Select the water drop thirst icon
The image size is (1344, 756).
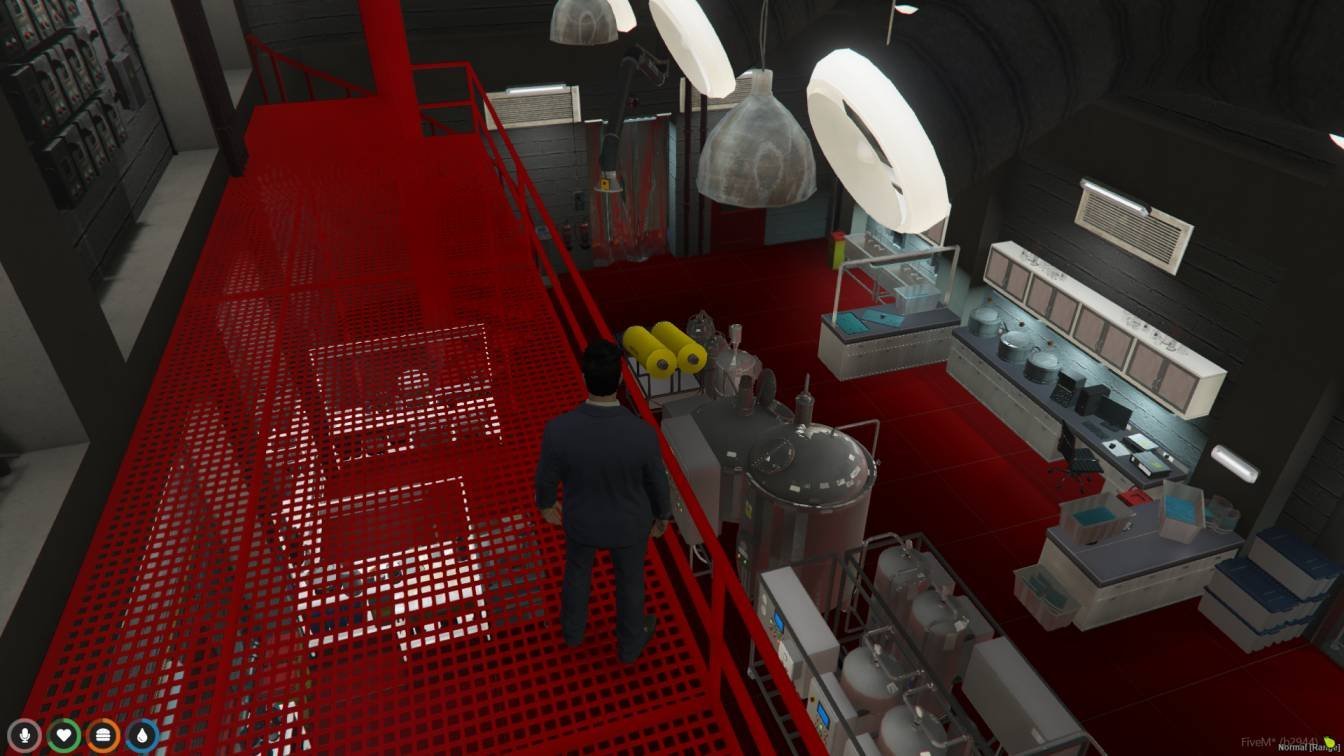(x=142, y=736)
